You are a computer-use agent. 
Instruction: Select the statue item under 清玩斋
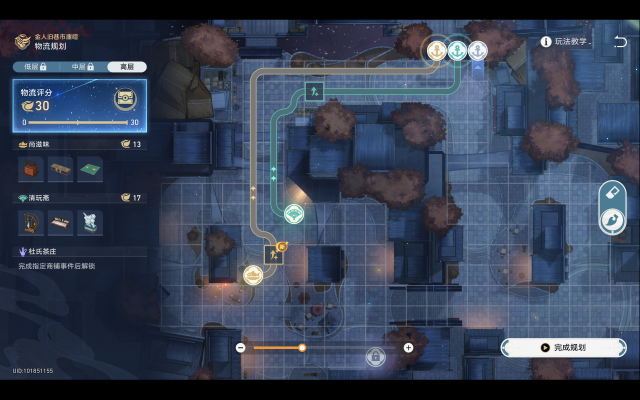pyautogui.click(x=91, y=222)
